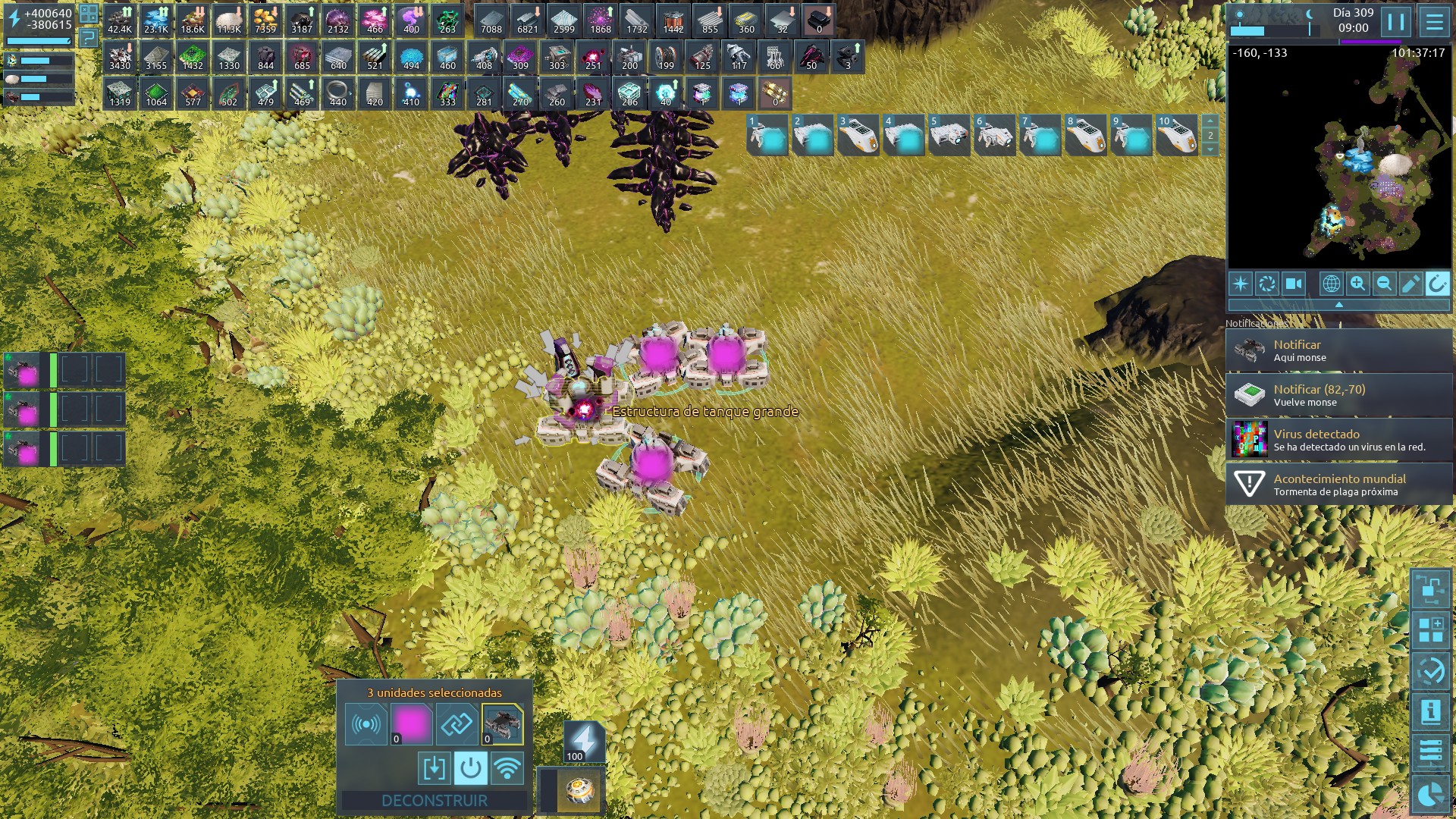Click the minimap's zoom-in magnifier
This screenshot has width=1456, height=819.
(x=1357, y=284)
